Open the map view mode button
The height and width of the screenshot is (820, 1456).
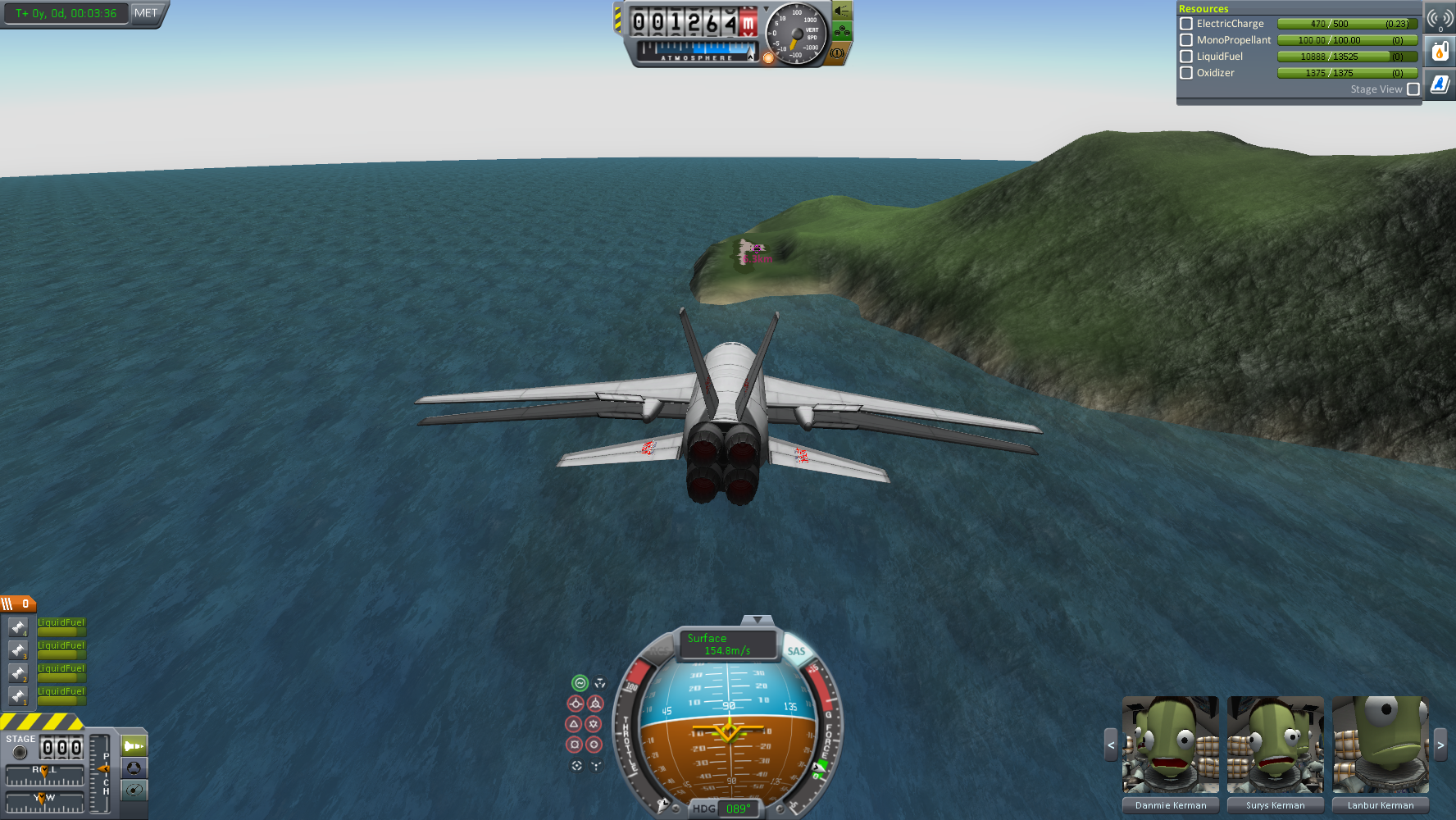click(134, 790)
